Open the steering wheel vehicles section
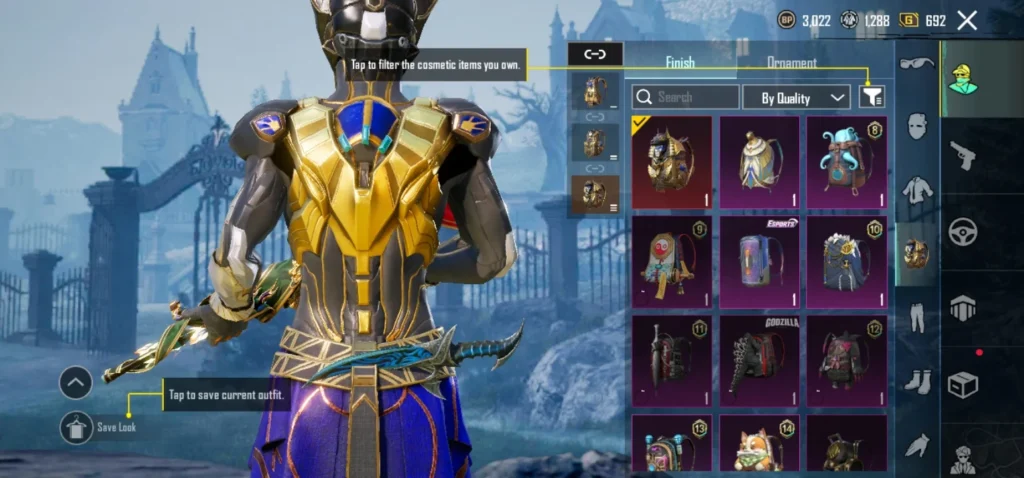 click(964, 232)
